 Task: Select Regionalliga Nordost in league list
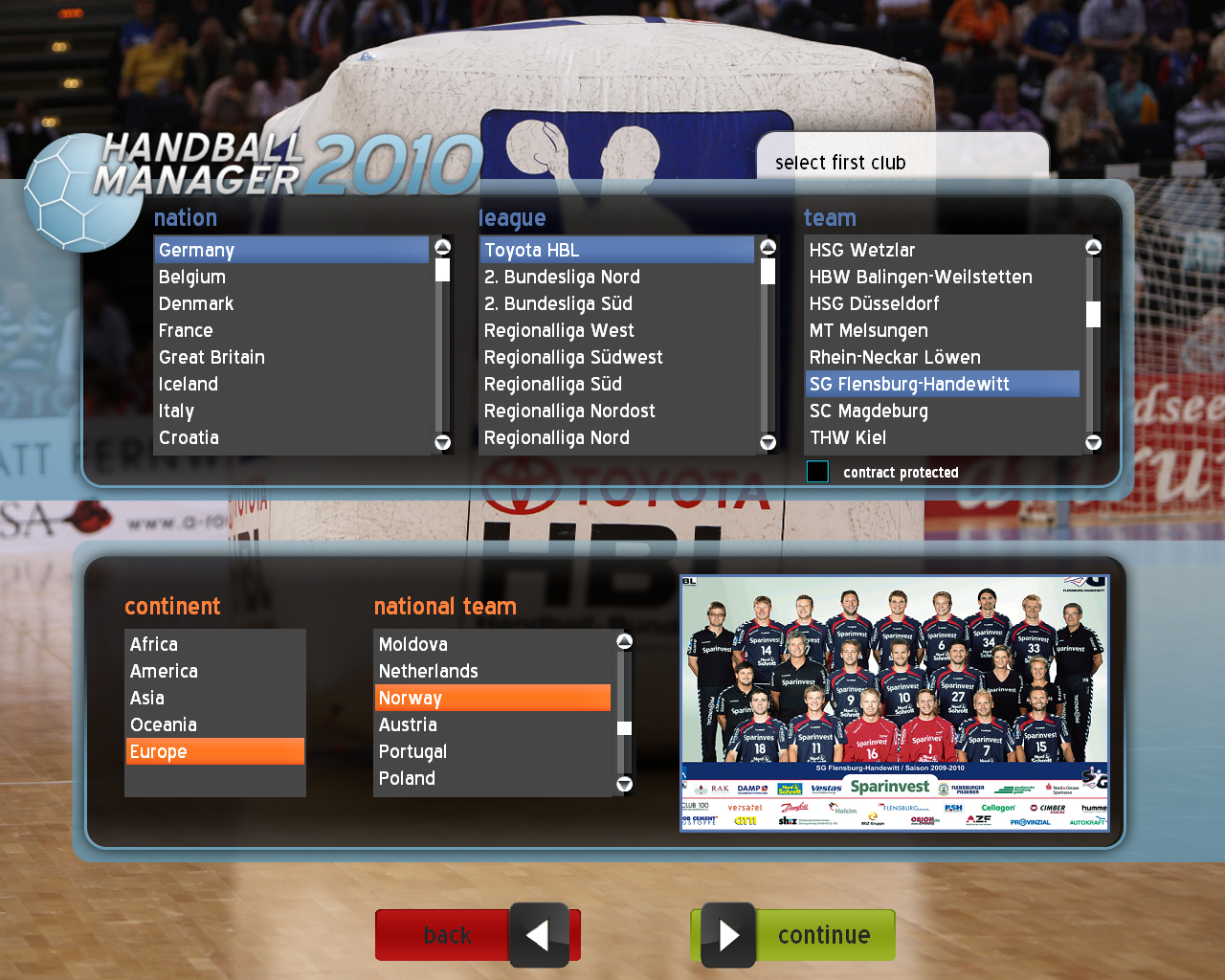tap(569, 411)
